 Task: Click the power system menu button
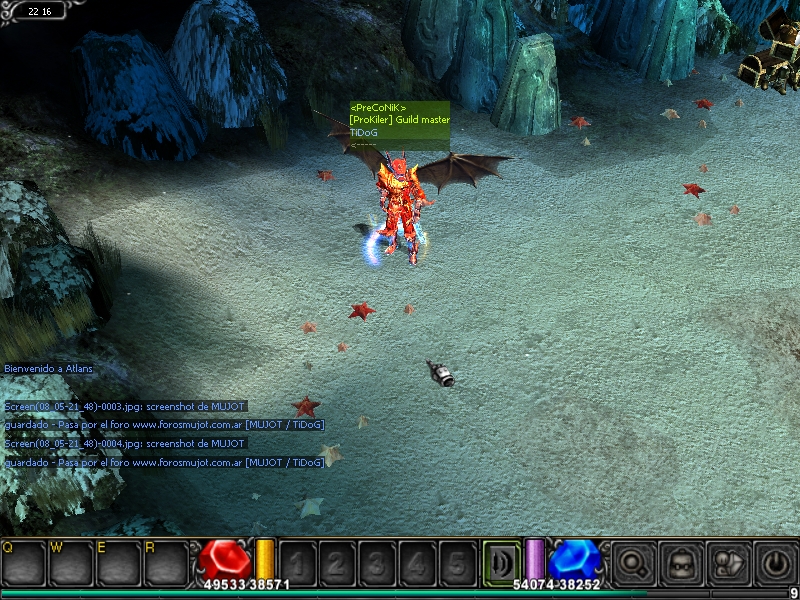[x=775, y=563]
